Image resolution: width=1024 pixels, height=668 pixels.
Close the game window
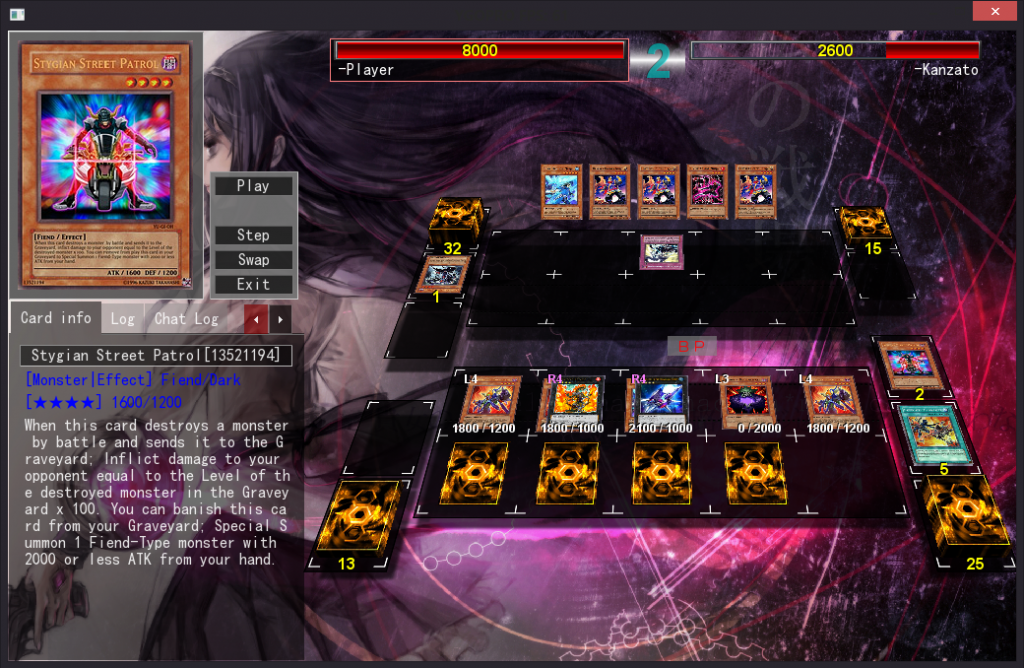click(x=994, y=11)
